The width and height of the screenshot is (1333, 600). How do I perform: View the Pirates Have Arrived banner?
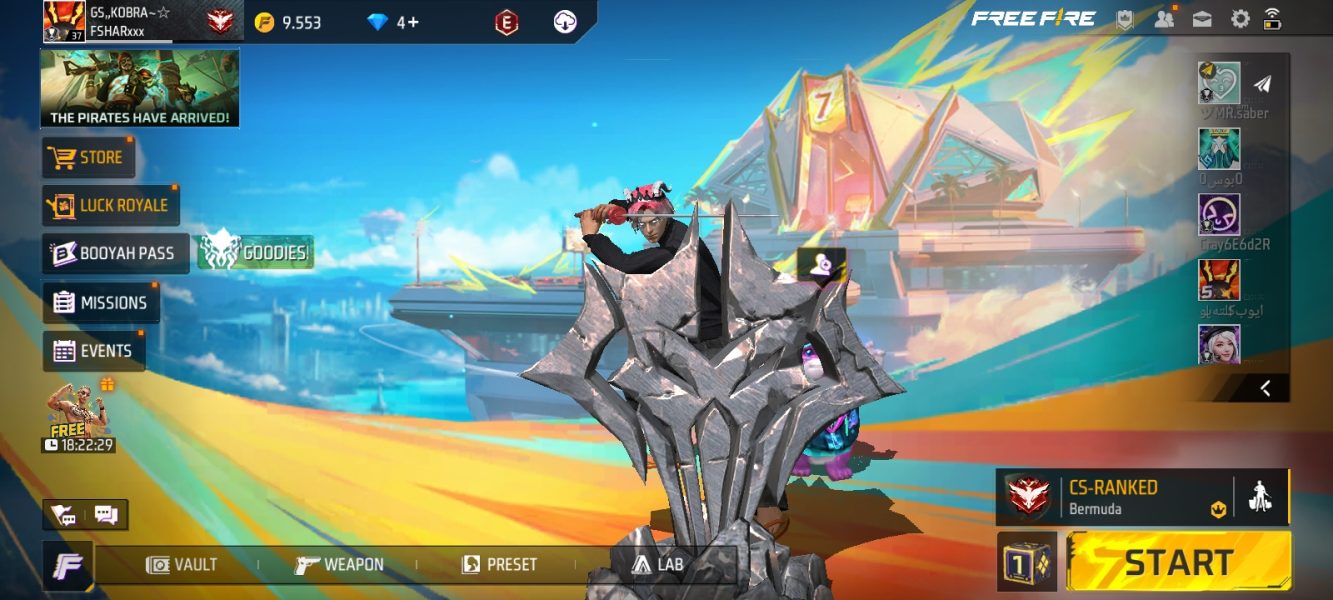click(x=140, y=89)
